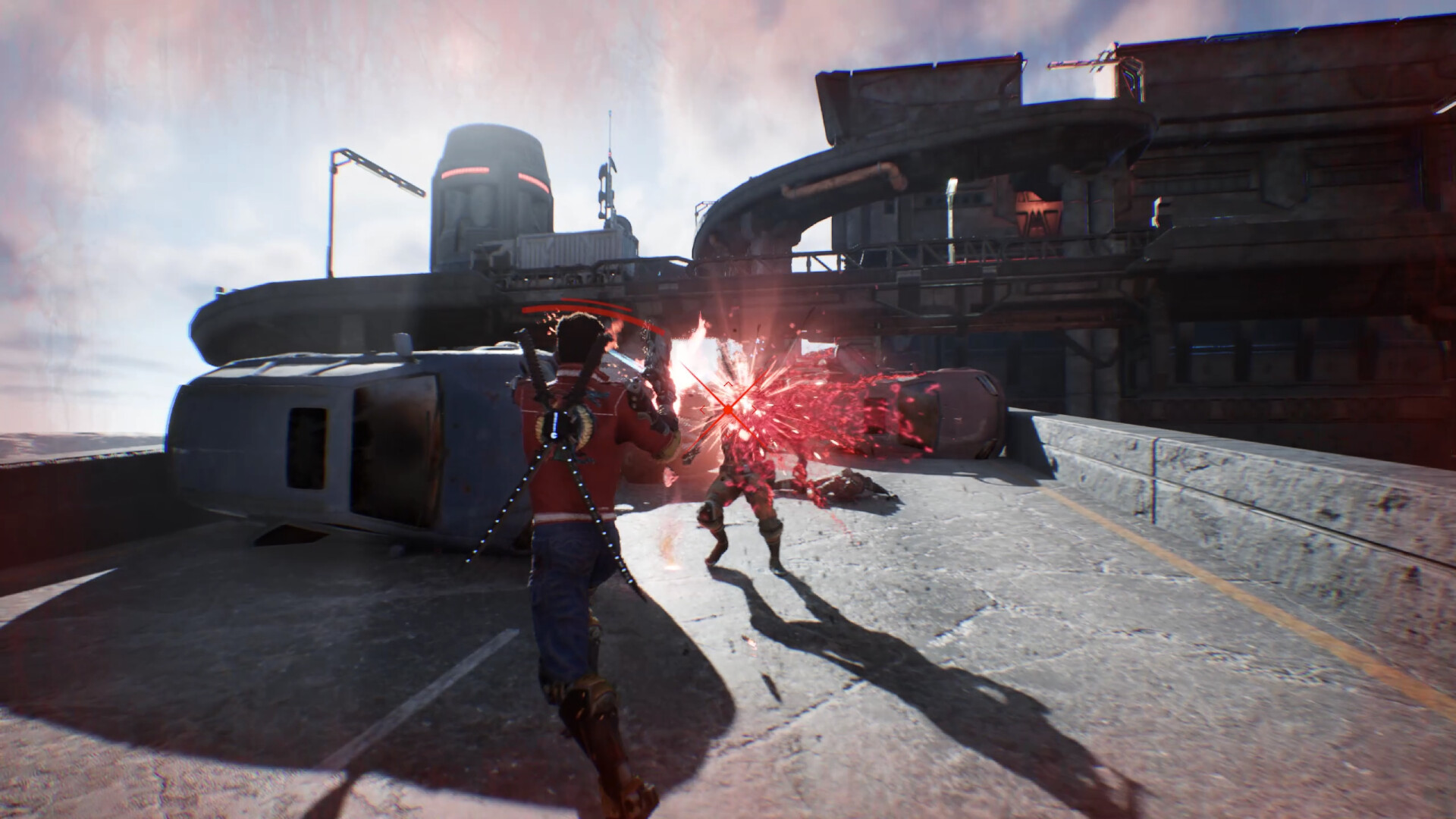Click the left chevron bracket of the reticle
The height and width of the screenshot is (819, 1456).
tap(701, 409)
